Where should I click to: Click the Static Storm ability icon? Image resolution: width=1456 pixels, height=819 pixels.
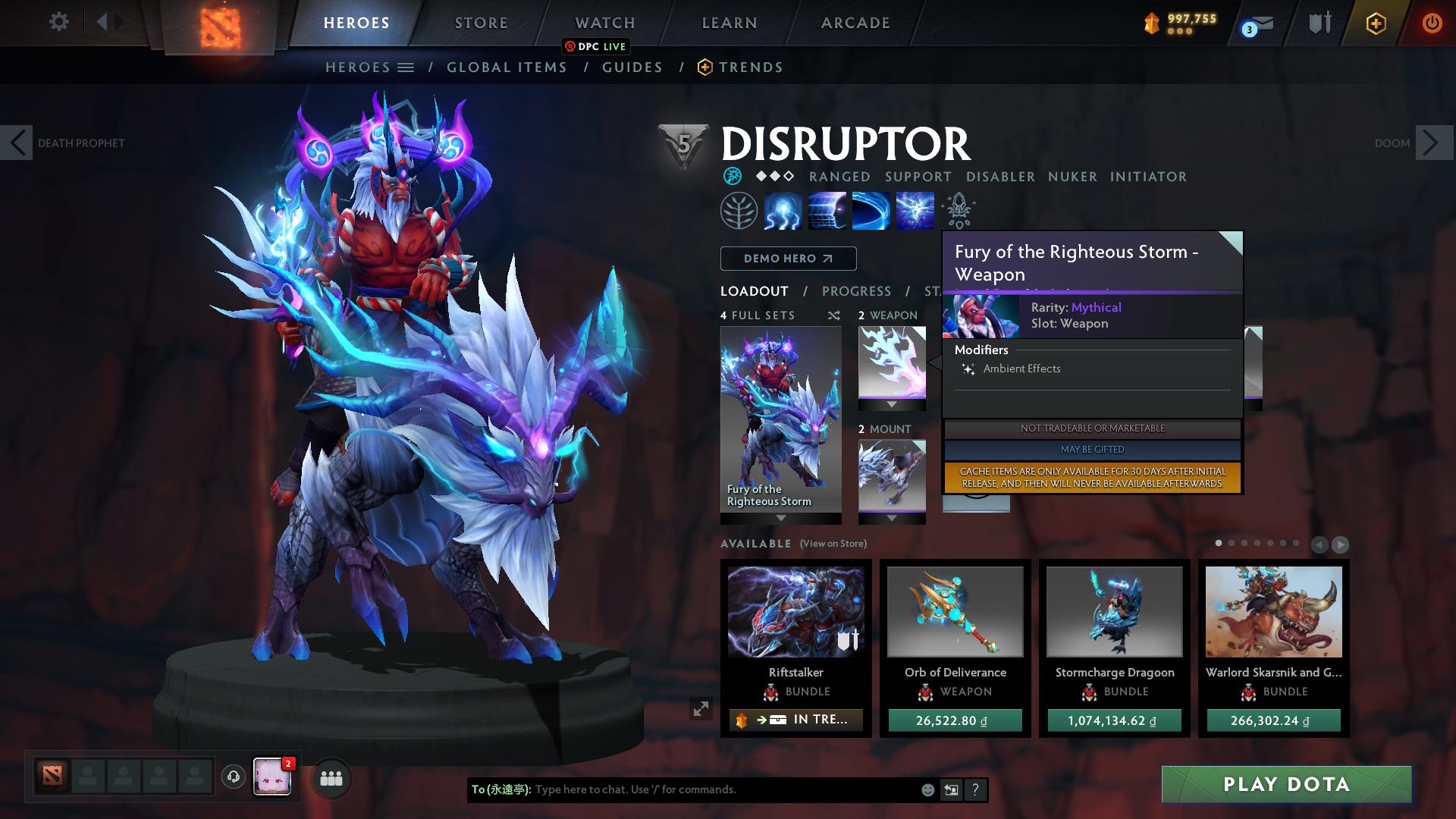(x=914, y=211)
